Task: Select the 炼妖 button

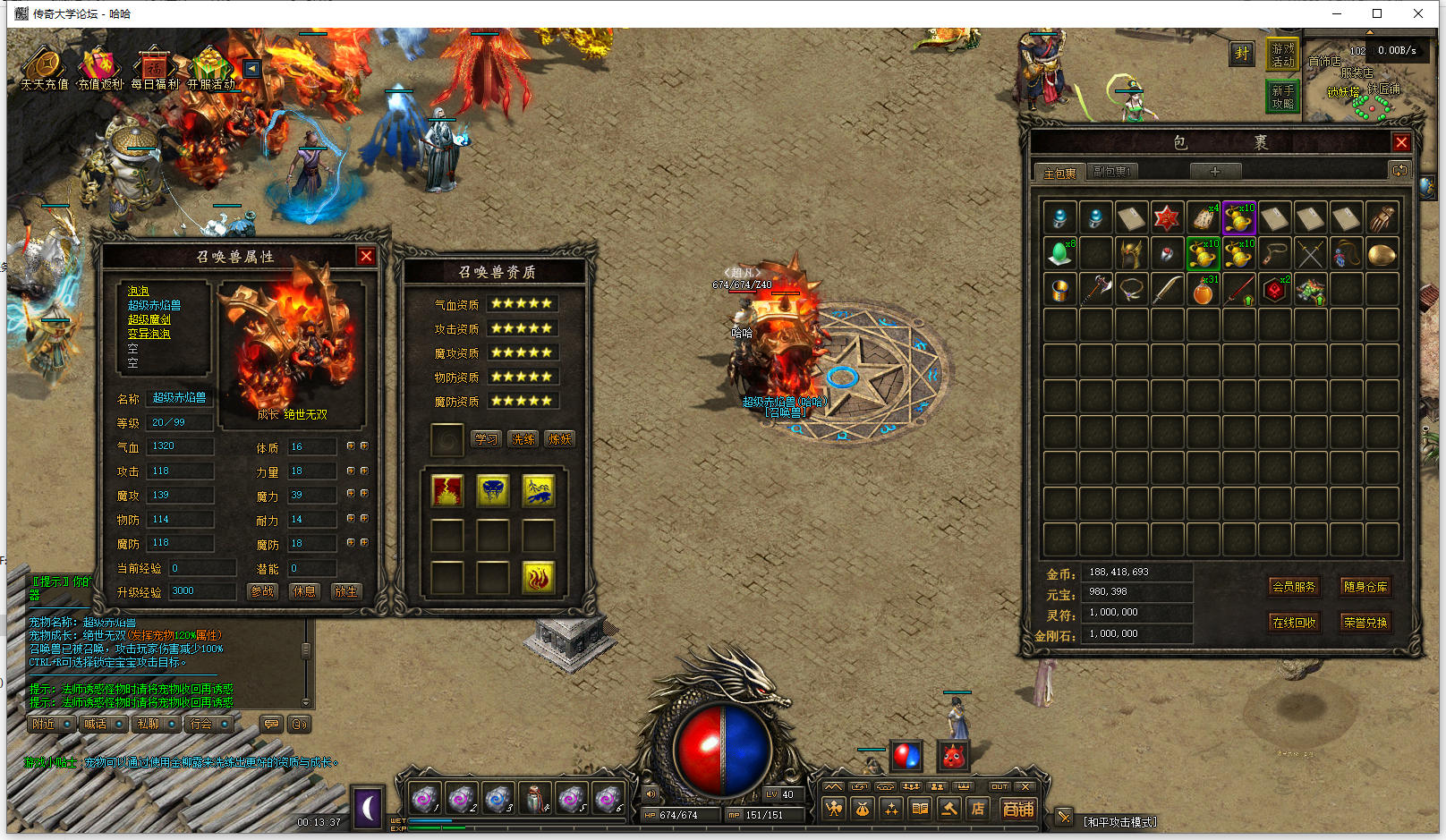Action: click(560, 439)
